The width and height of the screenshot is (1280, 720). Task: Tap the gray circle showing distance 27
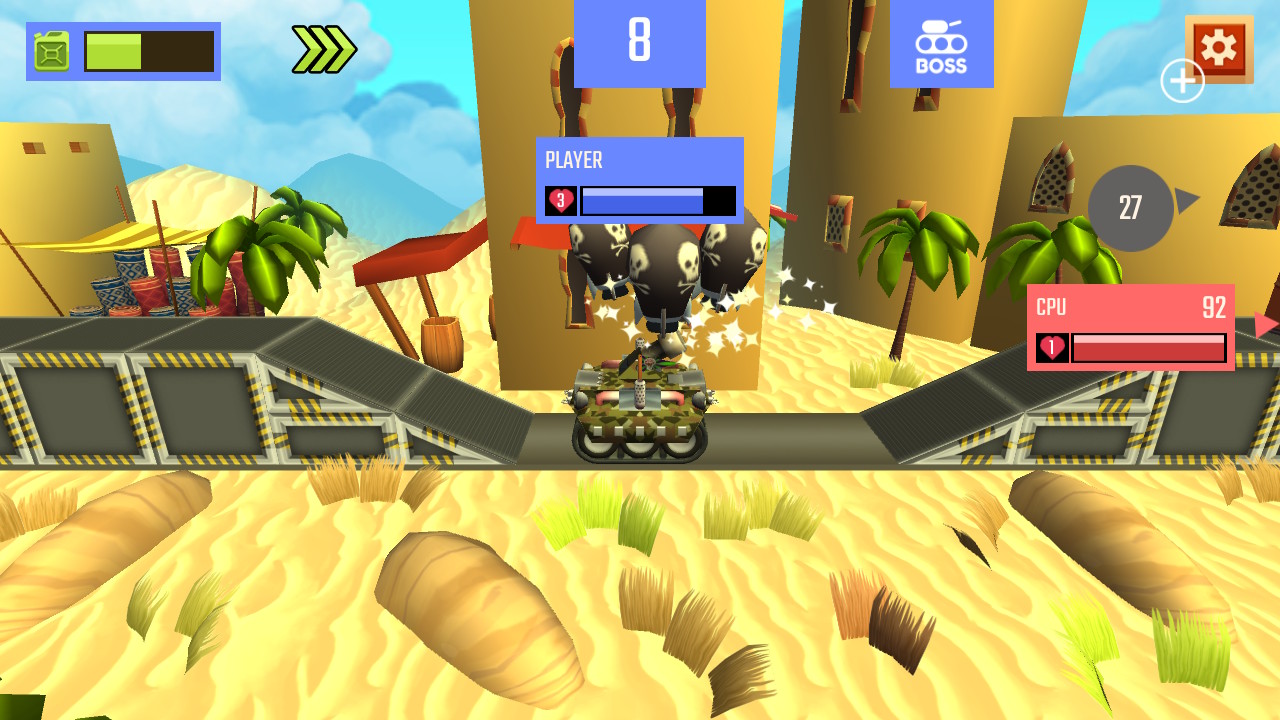click(1130, 207)
